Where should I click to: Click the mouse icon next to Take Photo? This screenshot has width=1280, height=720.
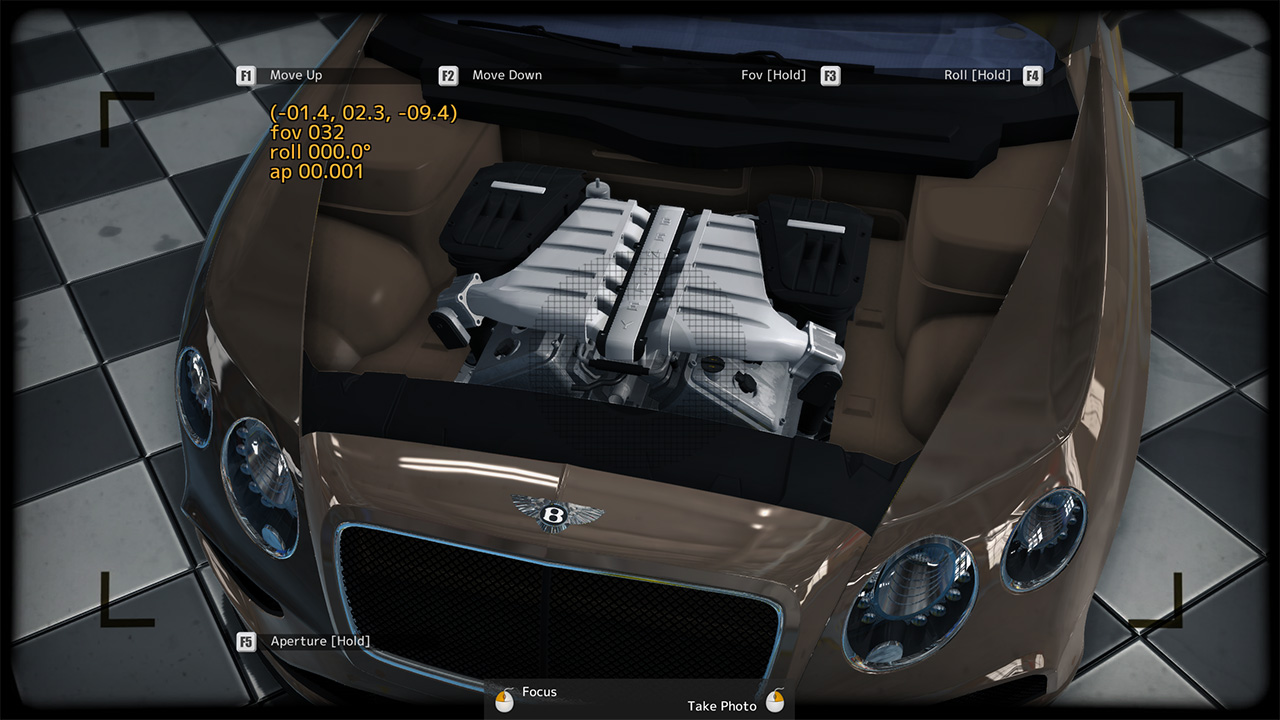tap(775, 701)
